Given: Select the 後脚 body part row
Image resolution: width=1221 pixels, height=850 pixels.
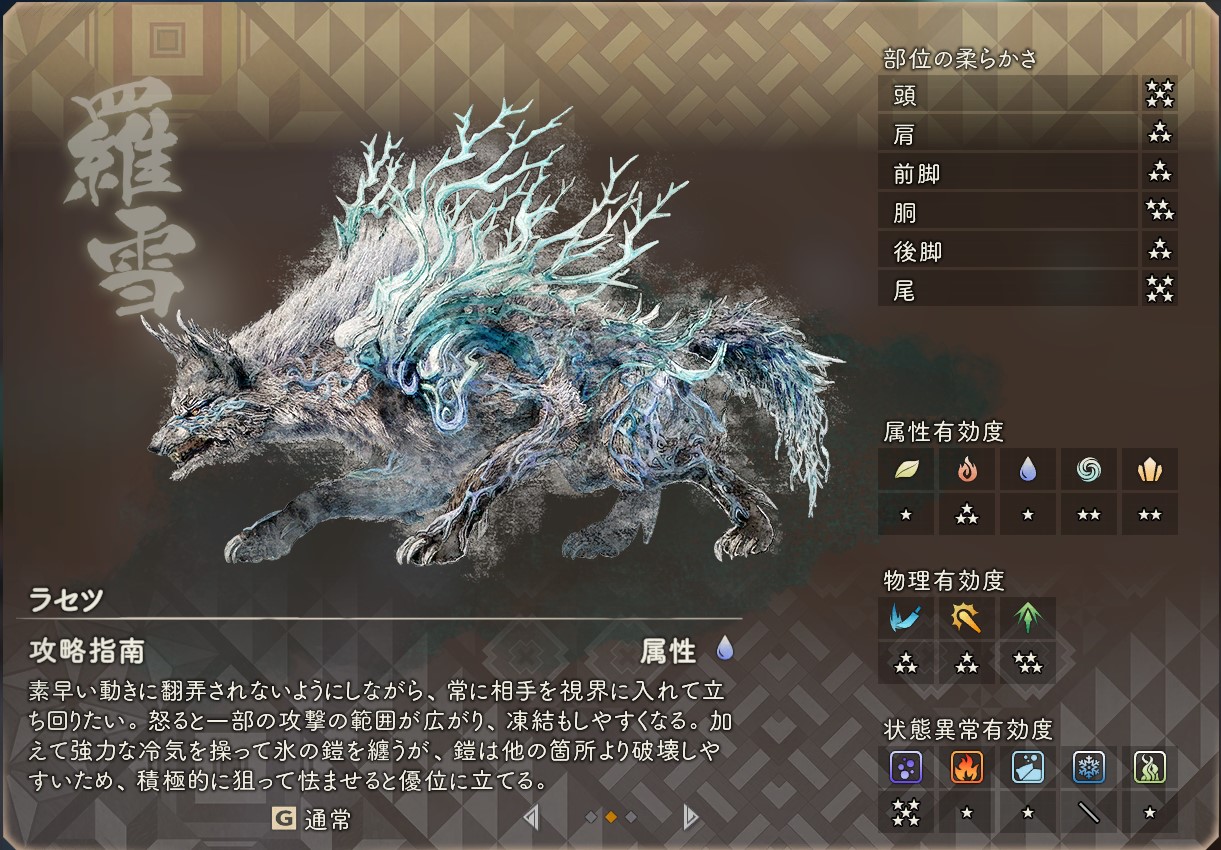Looking at the screenshot, I should coord(1008,252).
